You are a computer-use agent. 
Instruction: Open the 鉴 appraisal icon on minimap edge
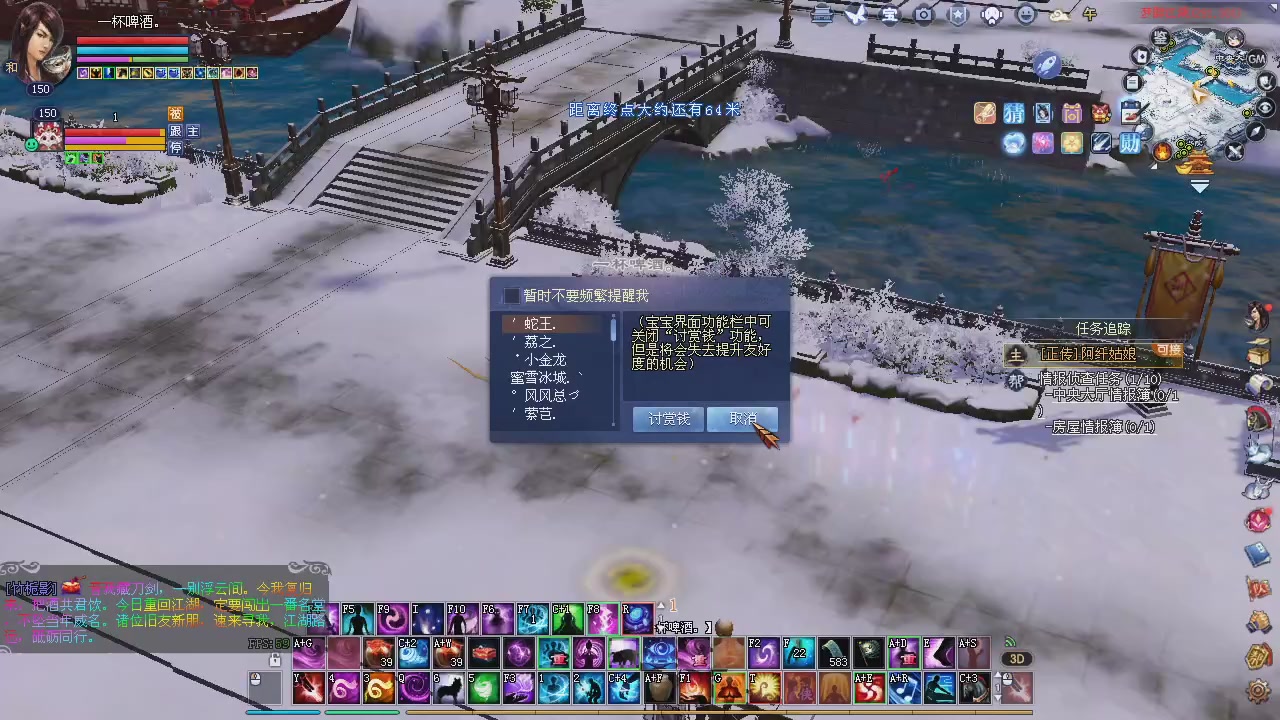[1161, 37]
